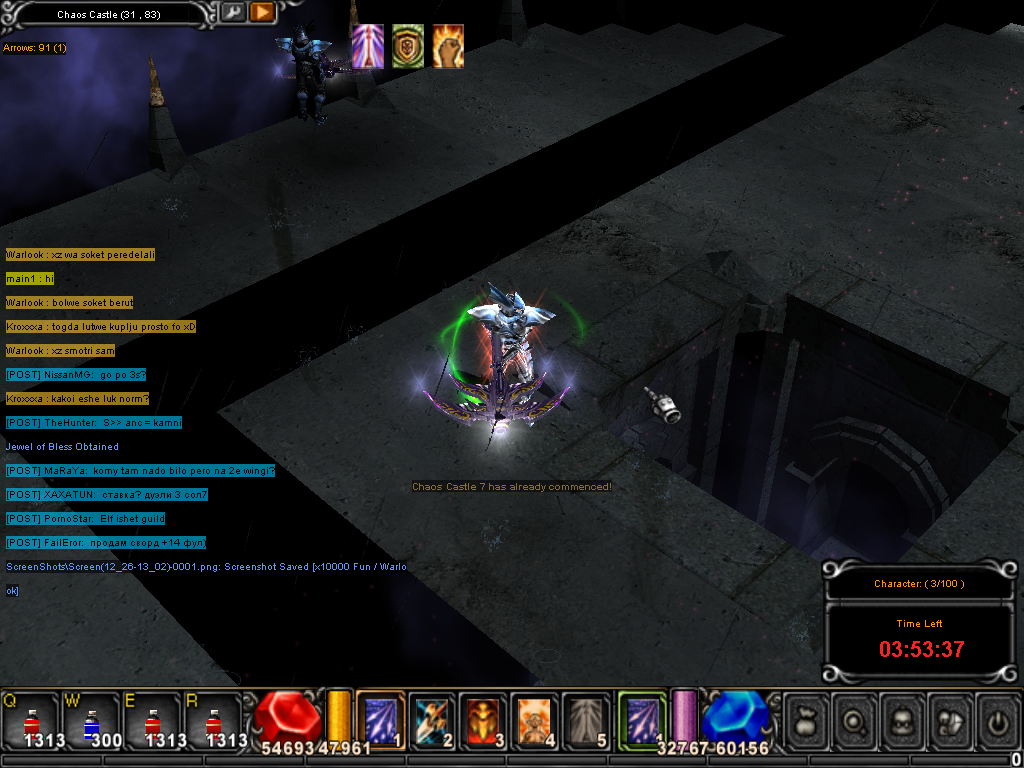Click the purple arrow buff icon
The height and width of the screenshot is (768, 1024).
click(368, 47)
